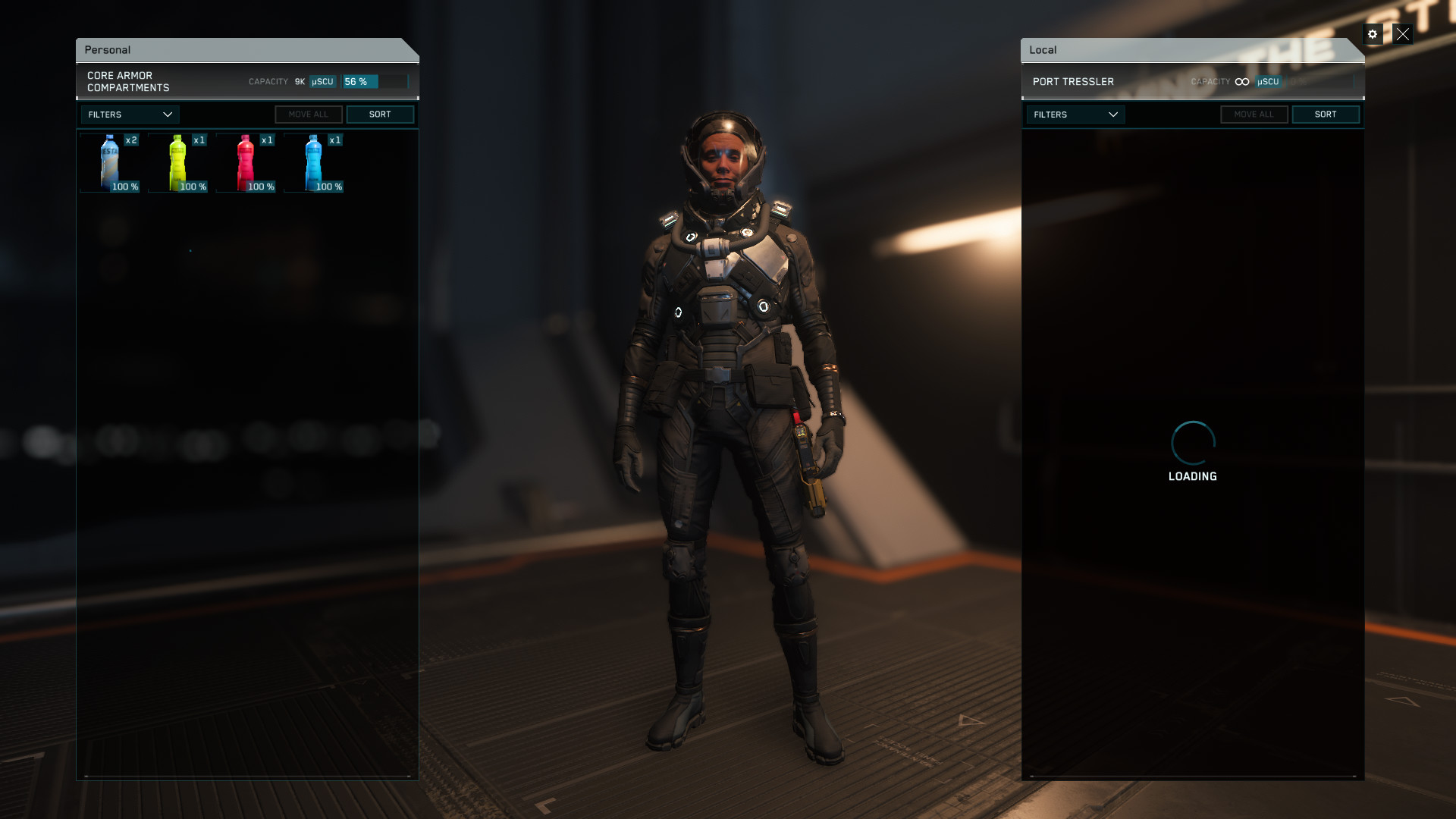1456x819 pixels.
Task: Select the blue VESTA water bottle
Action: pyautogui.click(x=111, y=162)
